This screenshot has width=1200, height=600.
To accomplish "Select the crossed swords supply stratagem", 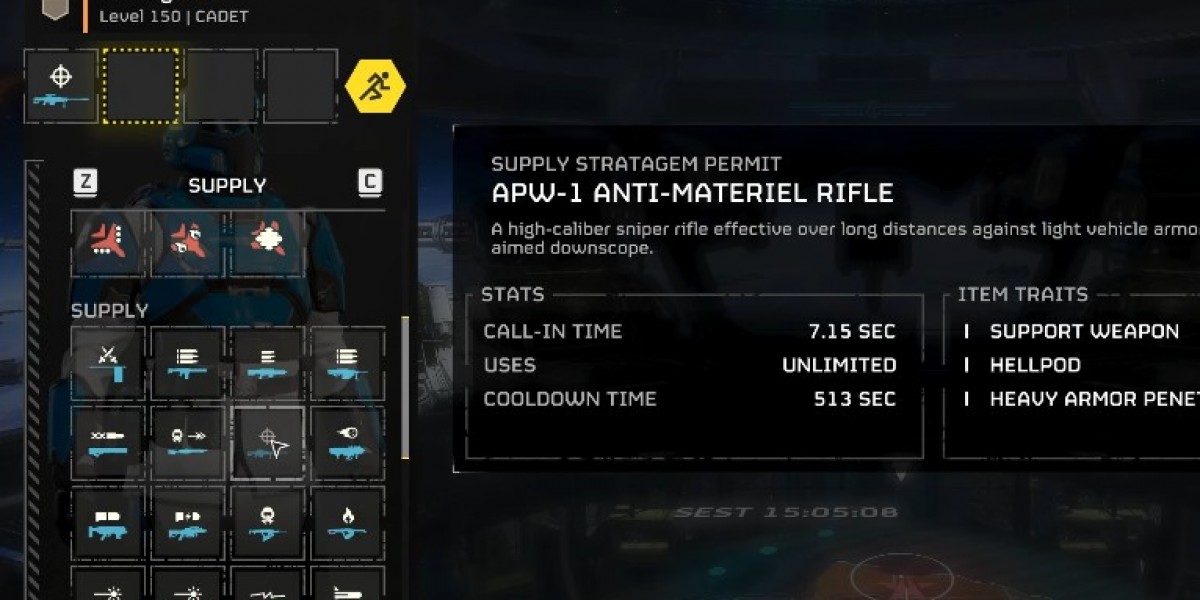I will click(x=108, y=363).
